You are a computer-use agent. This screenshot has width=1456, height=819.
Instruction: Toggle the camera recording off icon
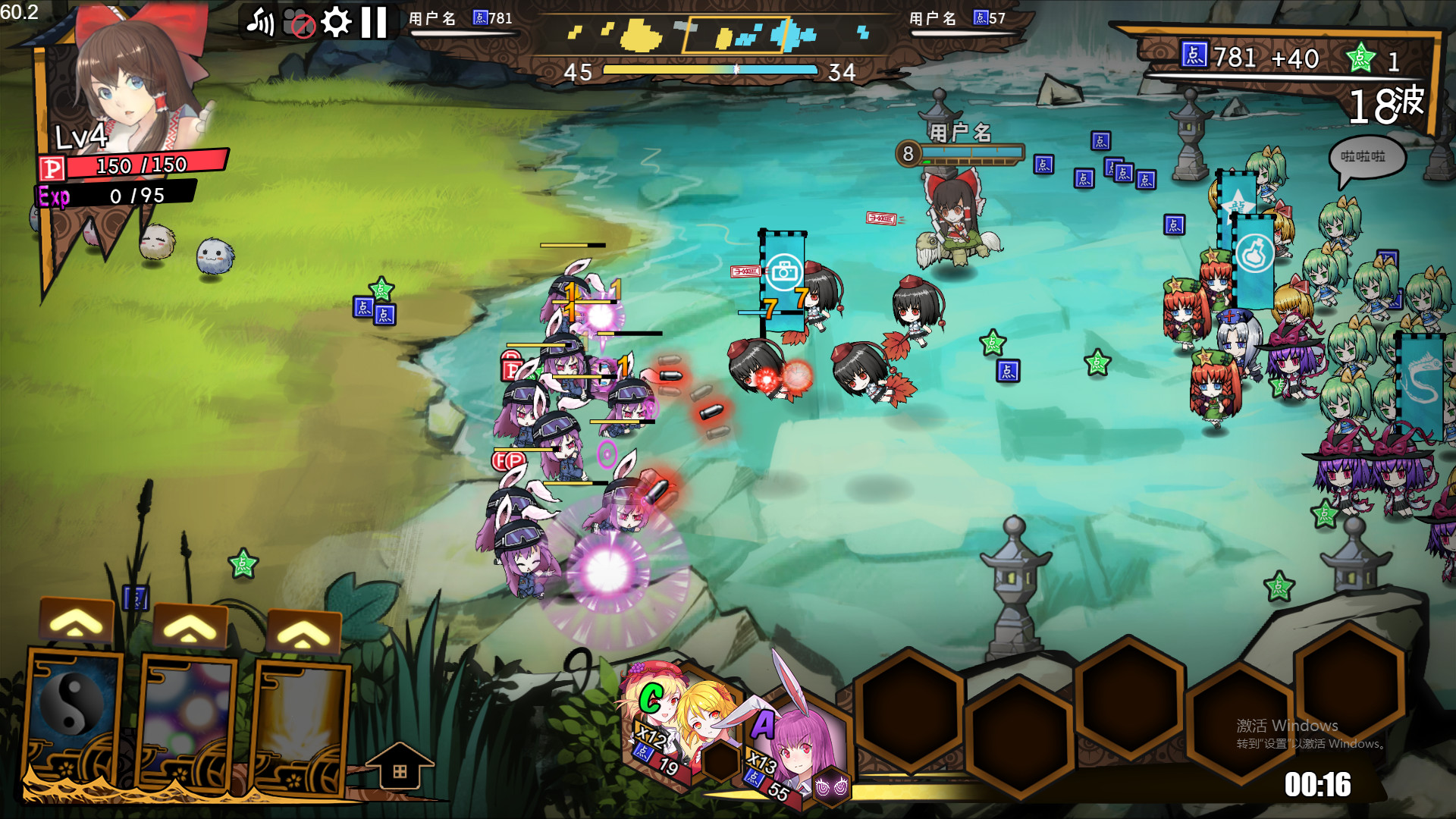tap(297, 20)
